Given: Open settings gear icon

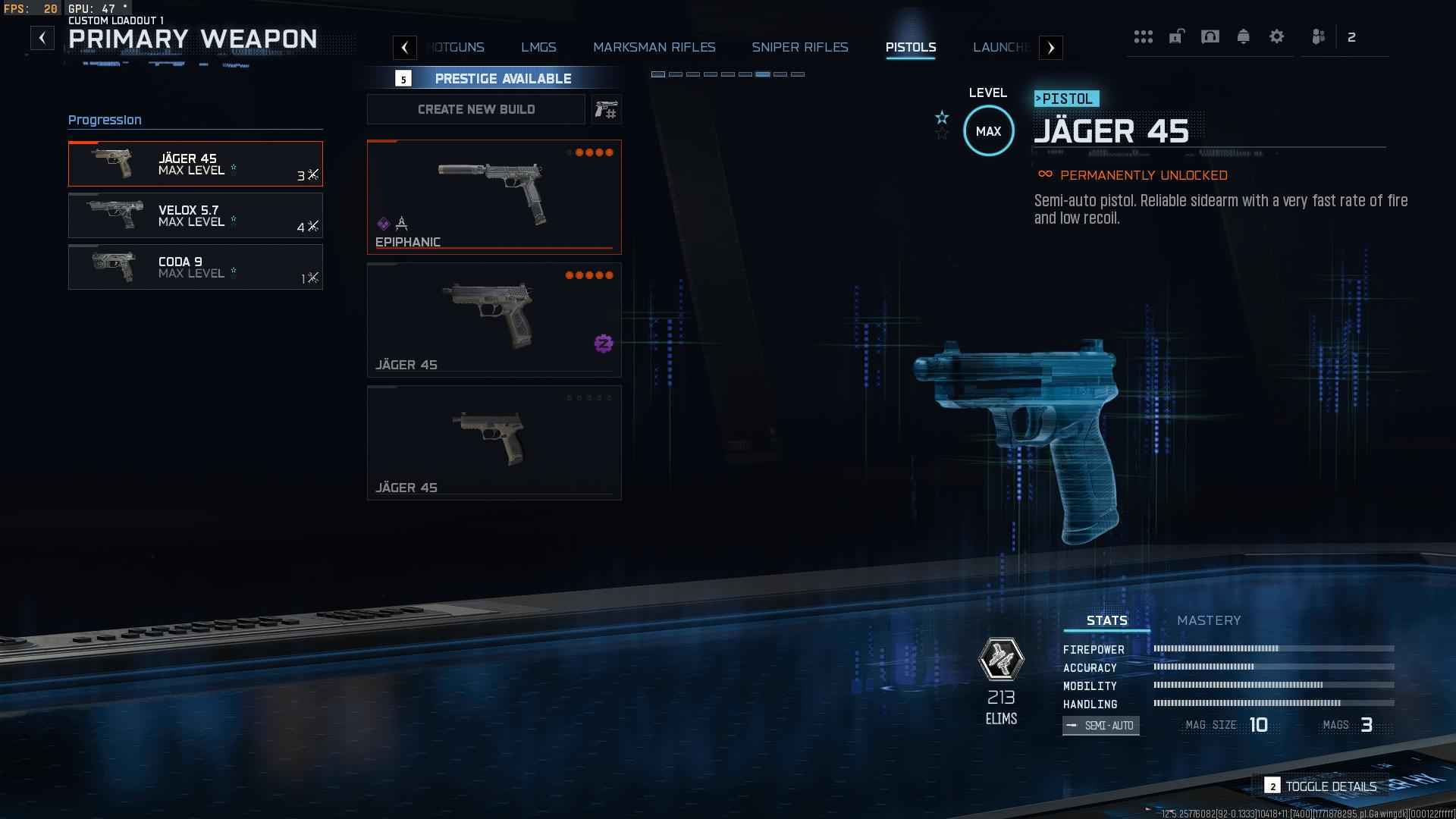Looking at the screenshot, I should point(1276,36).
